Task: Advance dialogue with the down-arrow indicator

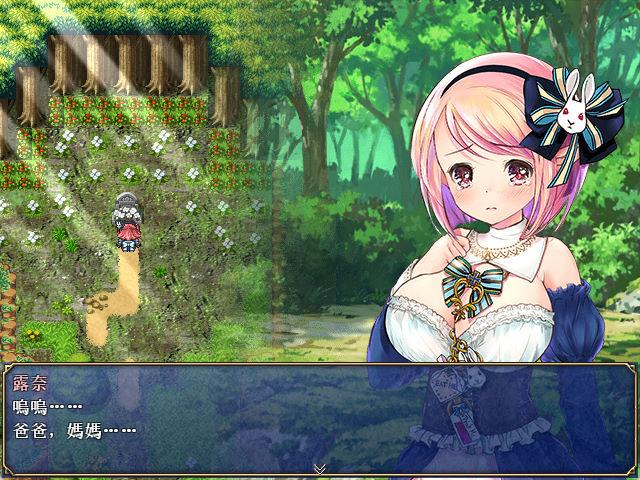Action: pyautogui.click(x=319, y=468)
